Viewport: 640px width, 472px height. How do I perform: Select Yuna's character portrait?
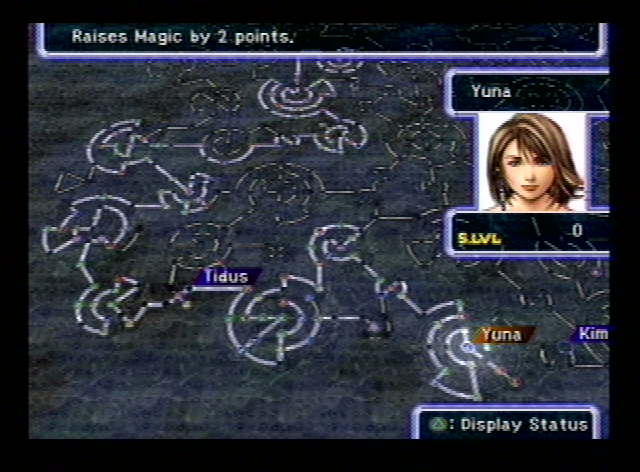click(x=532, y=161)
